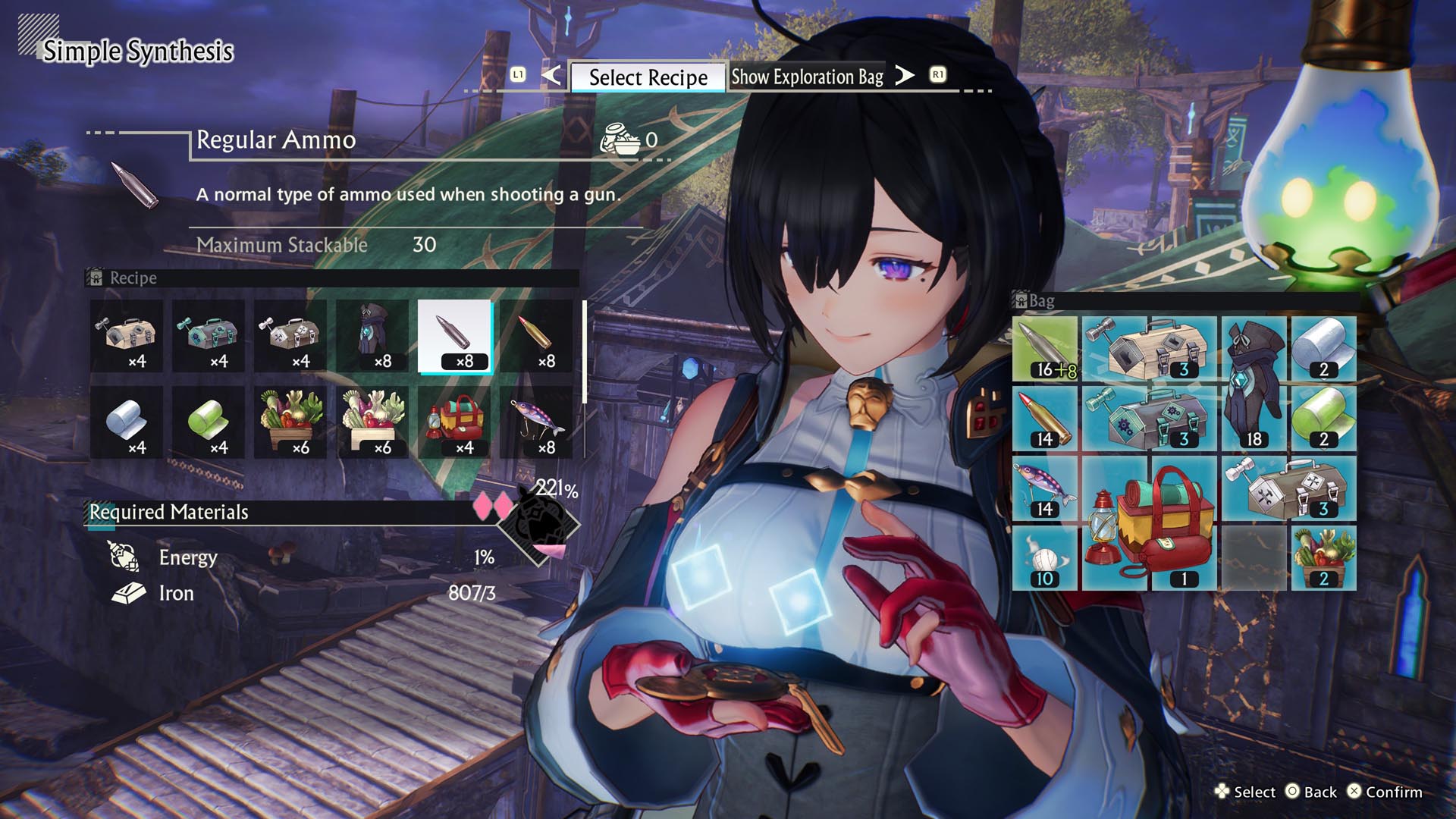Viewport: 1456px width, 819px height.
Task: Select the dark gloves stack of 18 in Bag
Action: (x=1254, y=384)
